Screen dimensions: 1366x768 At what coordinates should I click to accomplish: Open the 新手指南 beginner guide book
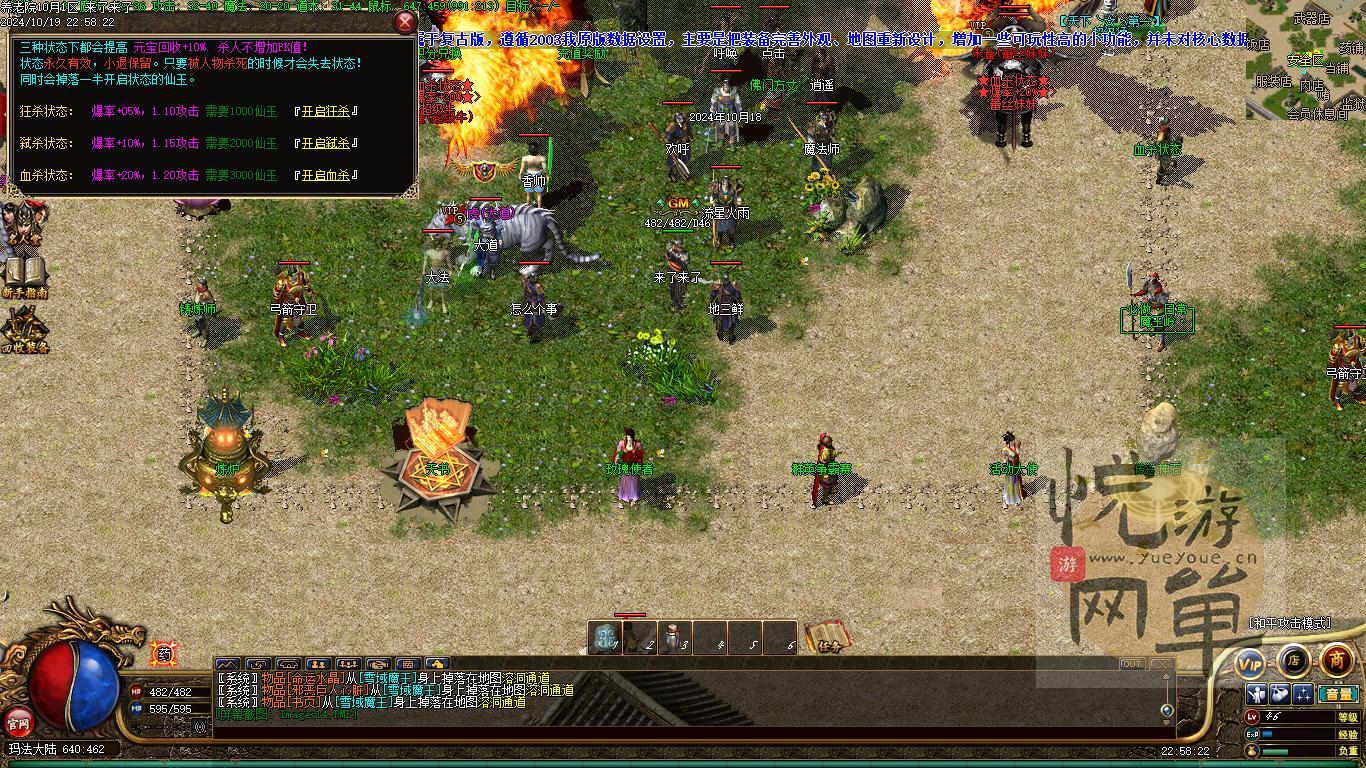pos(24,276)
